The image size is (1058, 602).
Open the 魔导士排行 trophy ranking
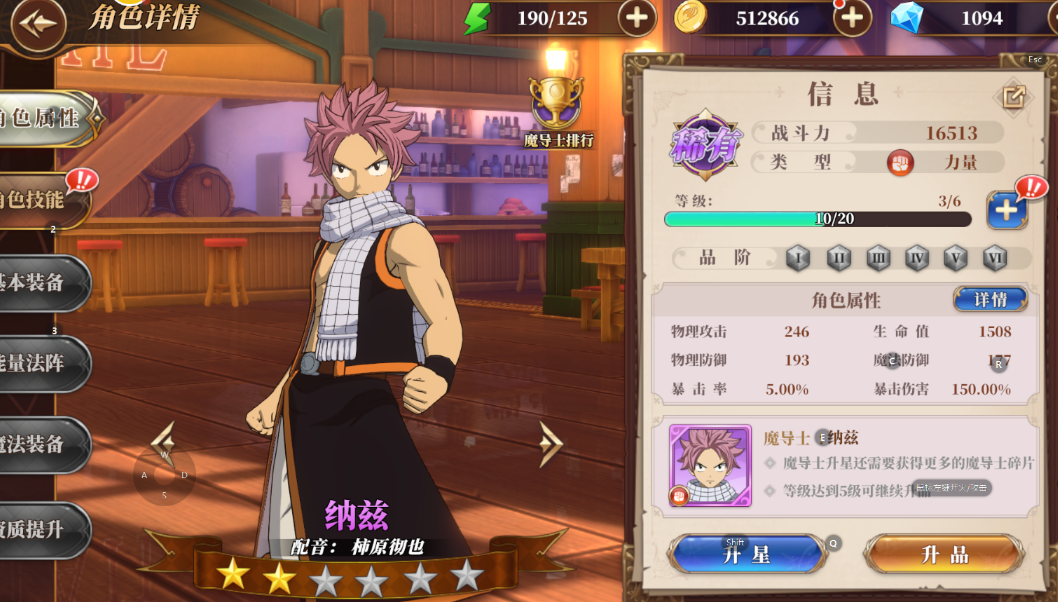click(557, 112)
